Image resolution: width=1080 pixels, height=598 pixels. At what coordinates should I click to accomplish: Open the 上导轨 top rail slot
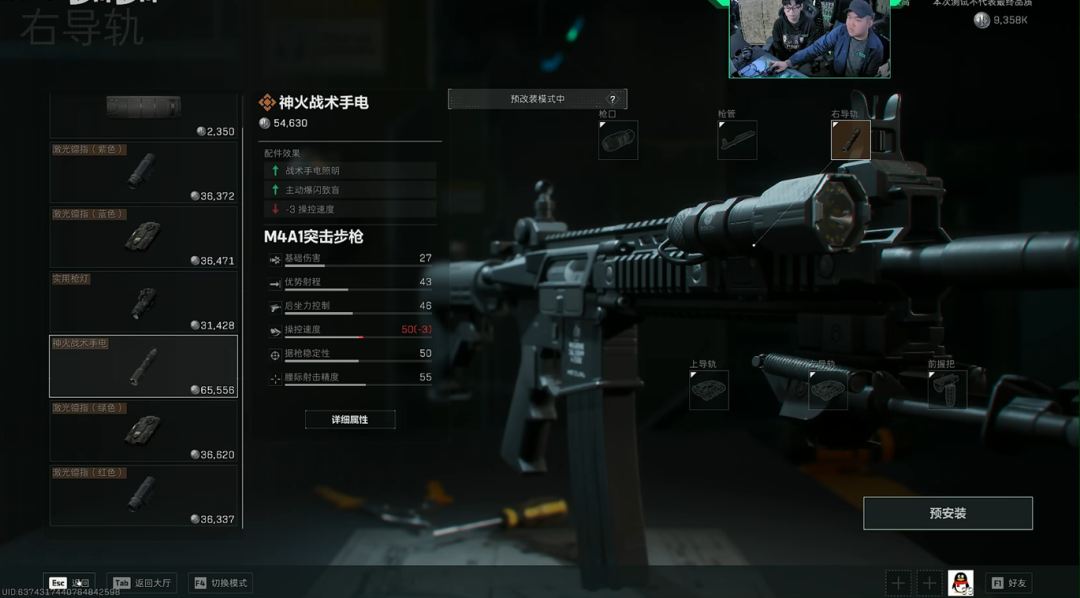[708, 390]
